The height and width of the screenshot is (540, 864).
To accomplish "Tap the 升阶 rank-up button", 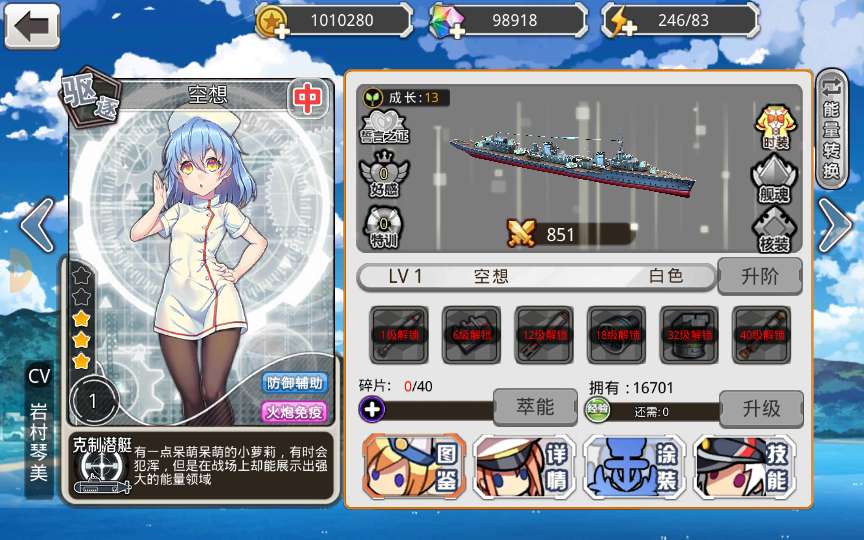I will pyautogui.click(x=760, y=276).
